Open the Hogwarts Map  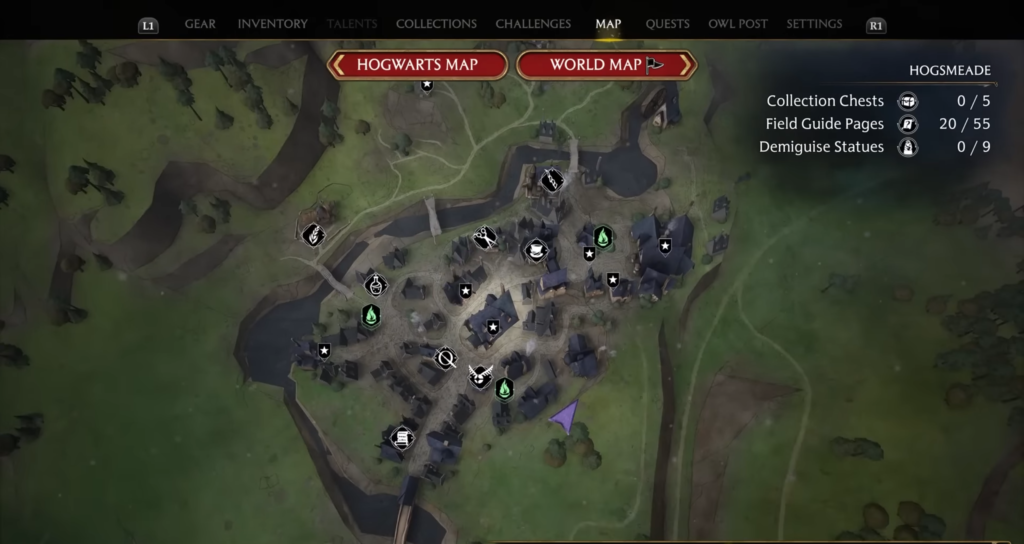click(417, 65)
